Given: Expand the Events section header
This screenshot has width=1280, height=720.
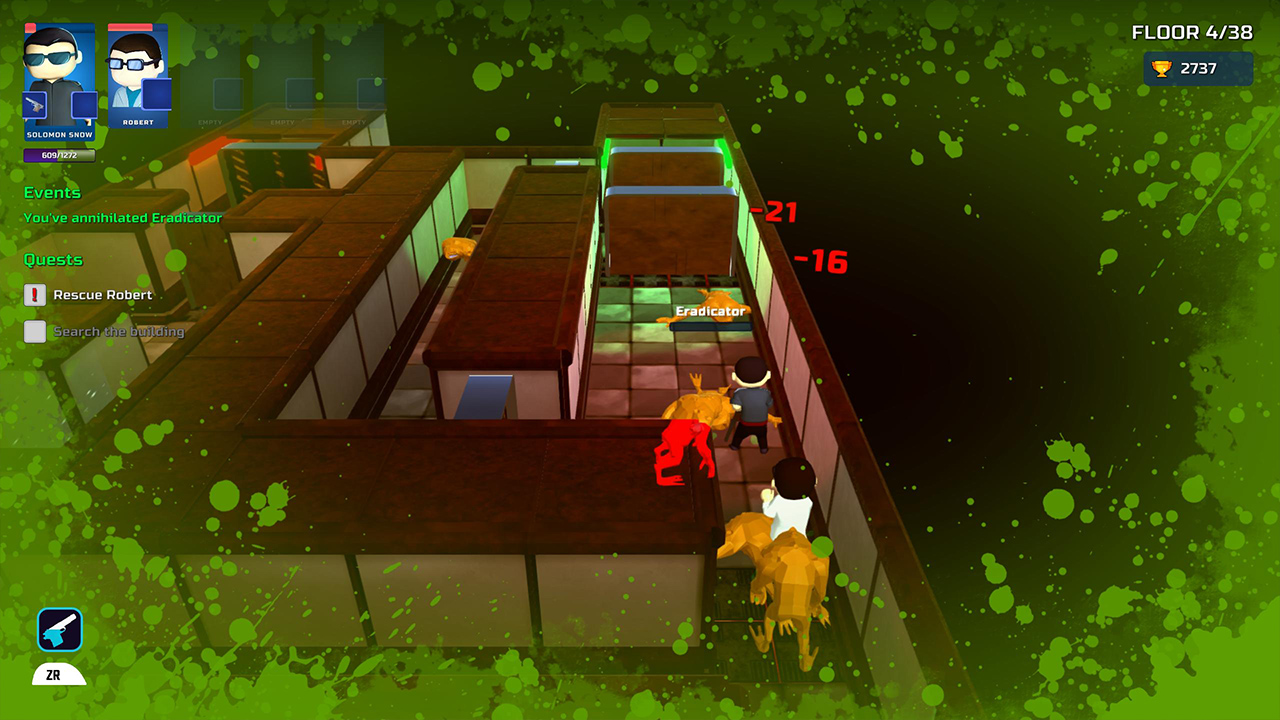Looking at the screenshot, I should (52, 192).
